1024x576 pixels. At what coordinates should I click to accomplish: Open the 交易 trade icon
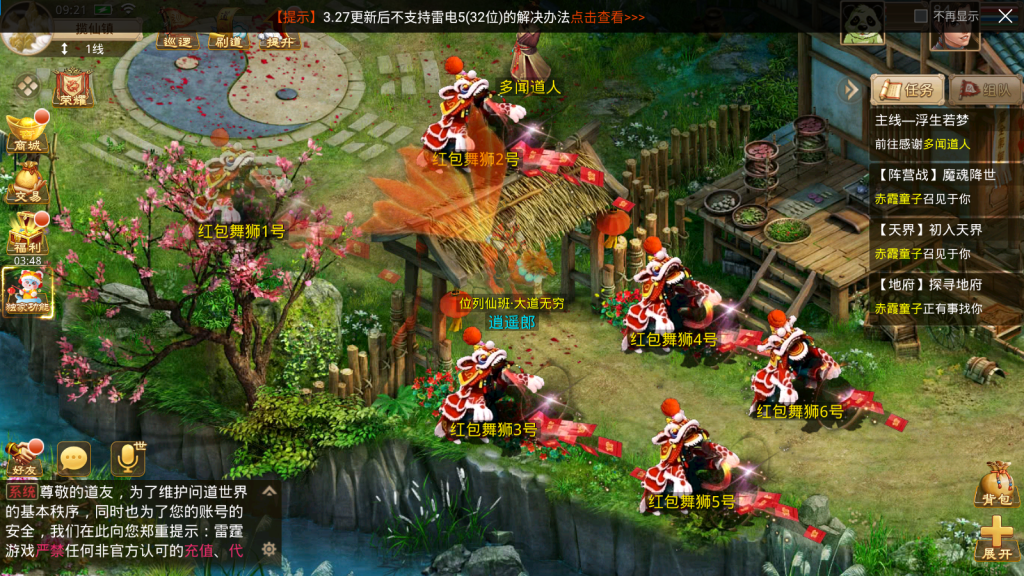click(27, 185)
